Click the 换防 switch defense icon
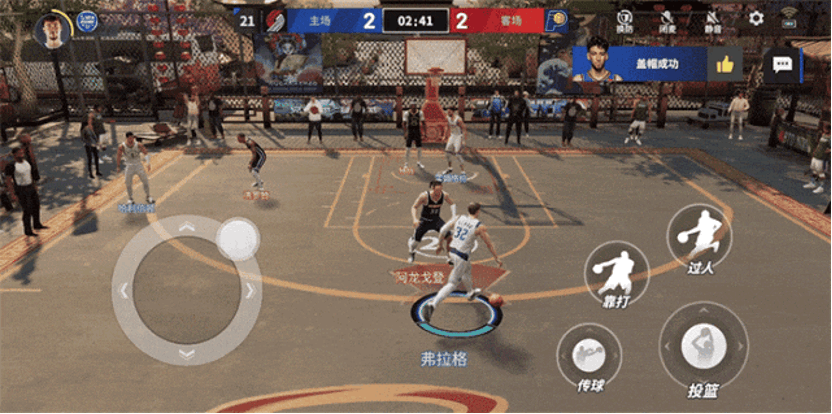 pyautogui.click(x=624, y=19)
